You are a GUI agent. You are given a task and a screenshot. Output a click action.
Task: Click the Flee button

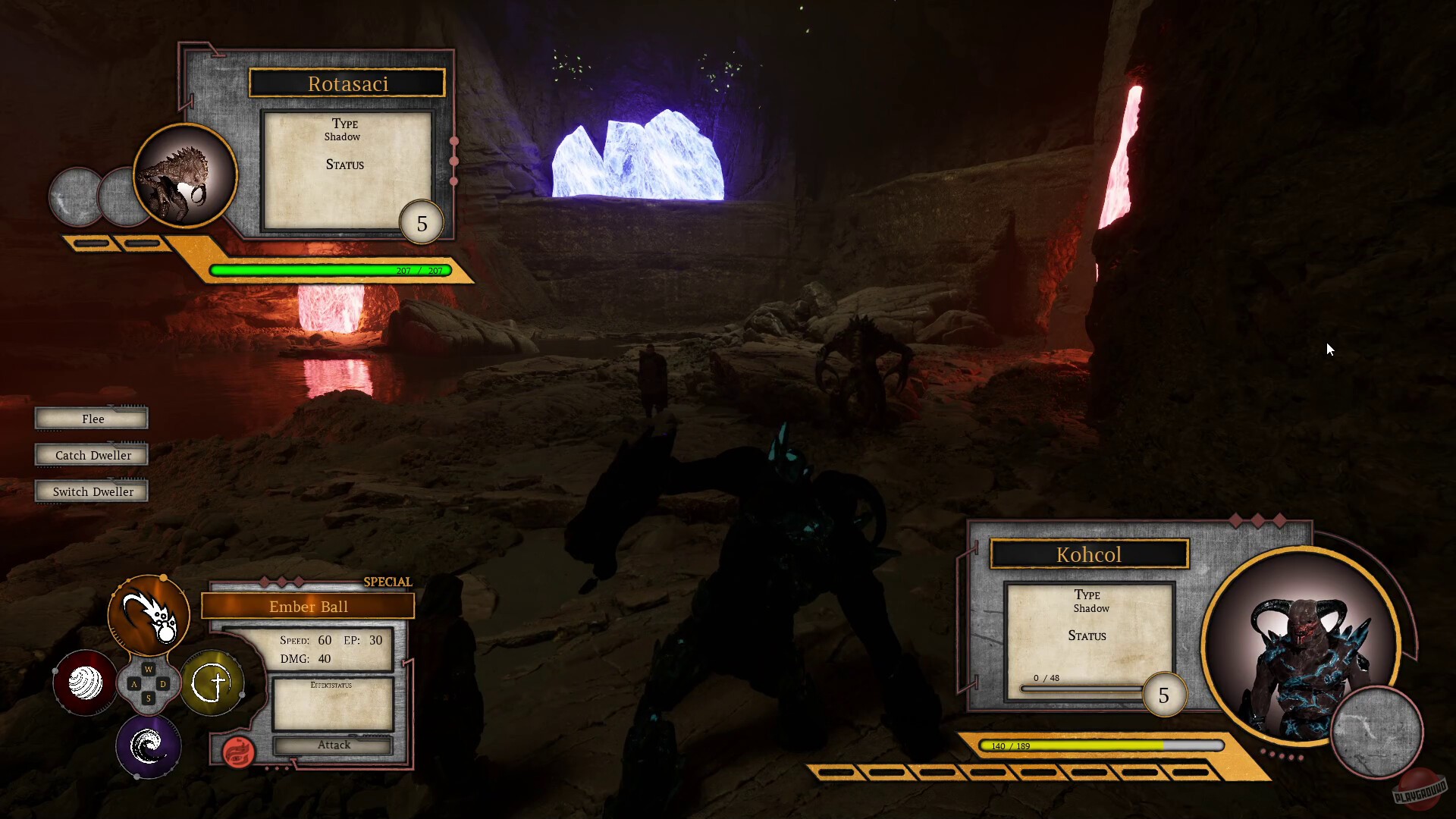coord(91,418)
